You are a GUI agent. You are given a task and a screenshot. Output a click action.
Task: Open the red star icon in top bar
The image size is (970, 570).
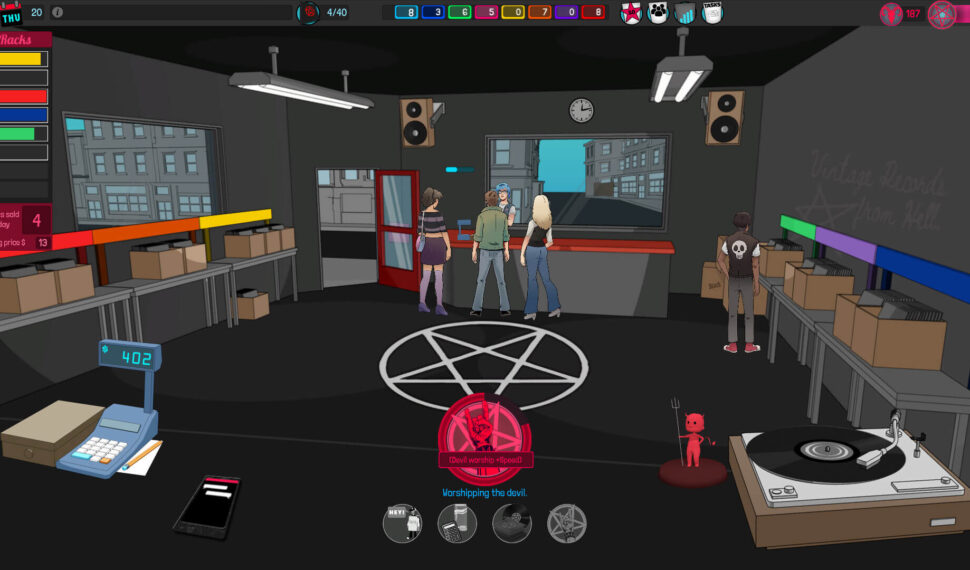[x=631, y=12]
